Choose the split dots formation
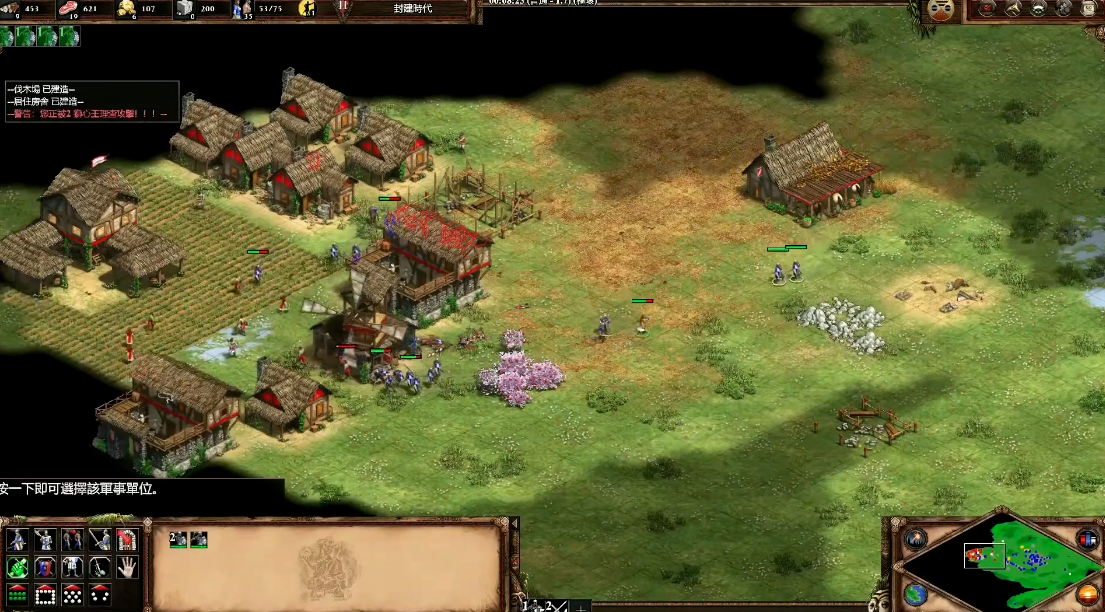Image resolution: width=1105 pixels, height=612 pixels. [x=100, y=594]
